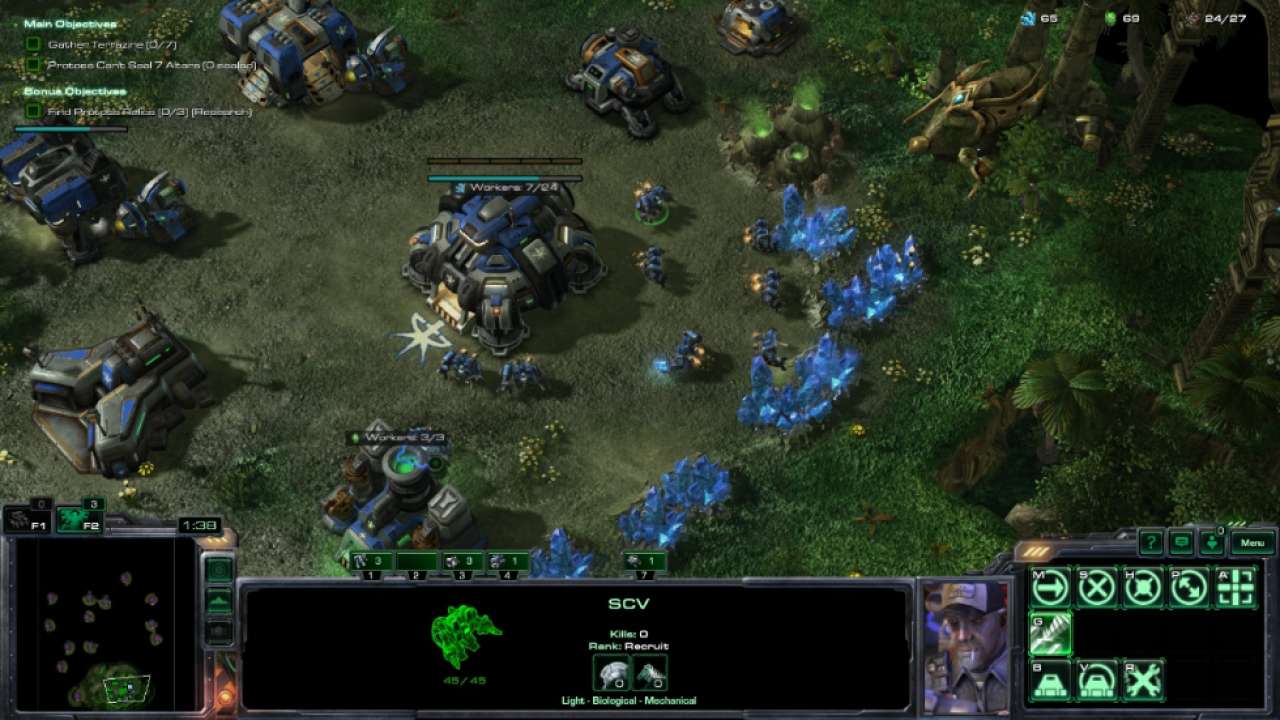Open the Build Structure command
The image size is (1280, 720).
(x=1050, y=680)
